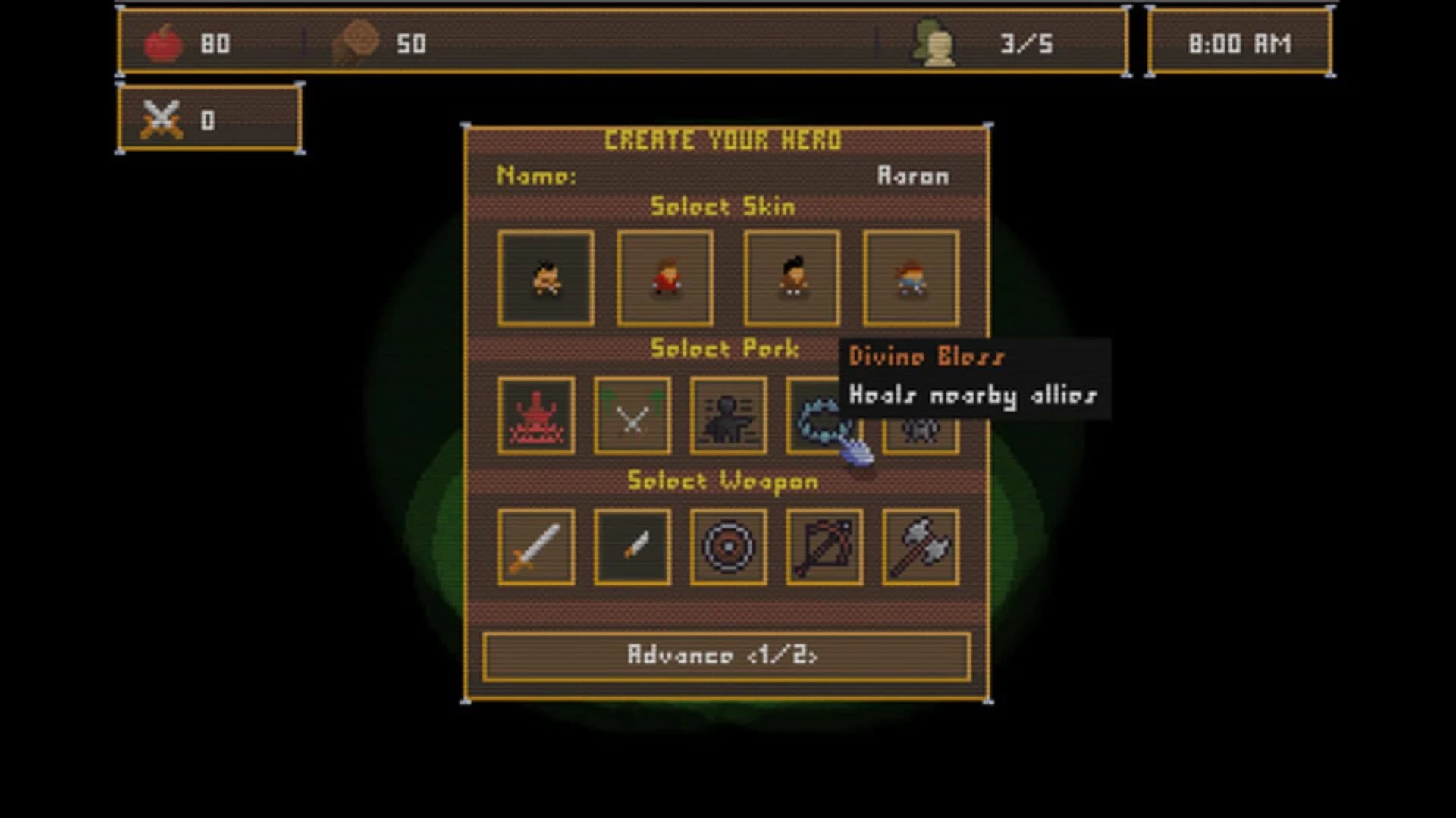Image resolution: width=1456 pixels, height=818 pixels.
Task: Select the battle axe weapon
Action: (x=920, y=548)
